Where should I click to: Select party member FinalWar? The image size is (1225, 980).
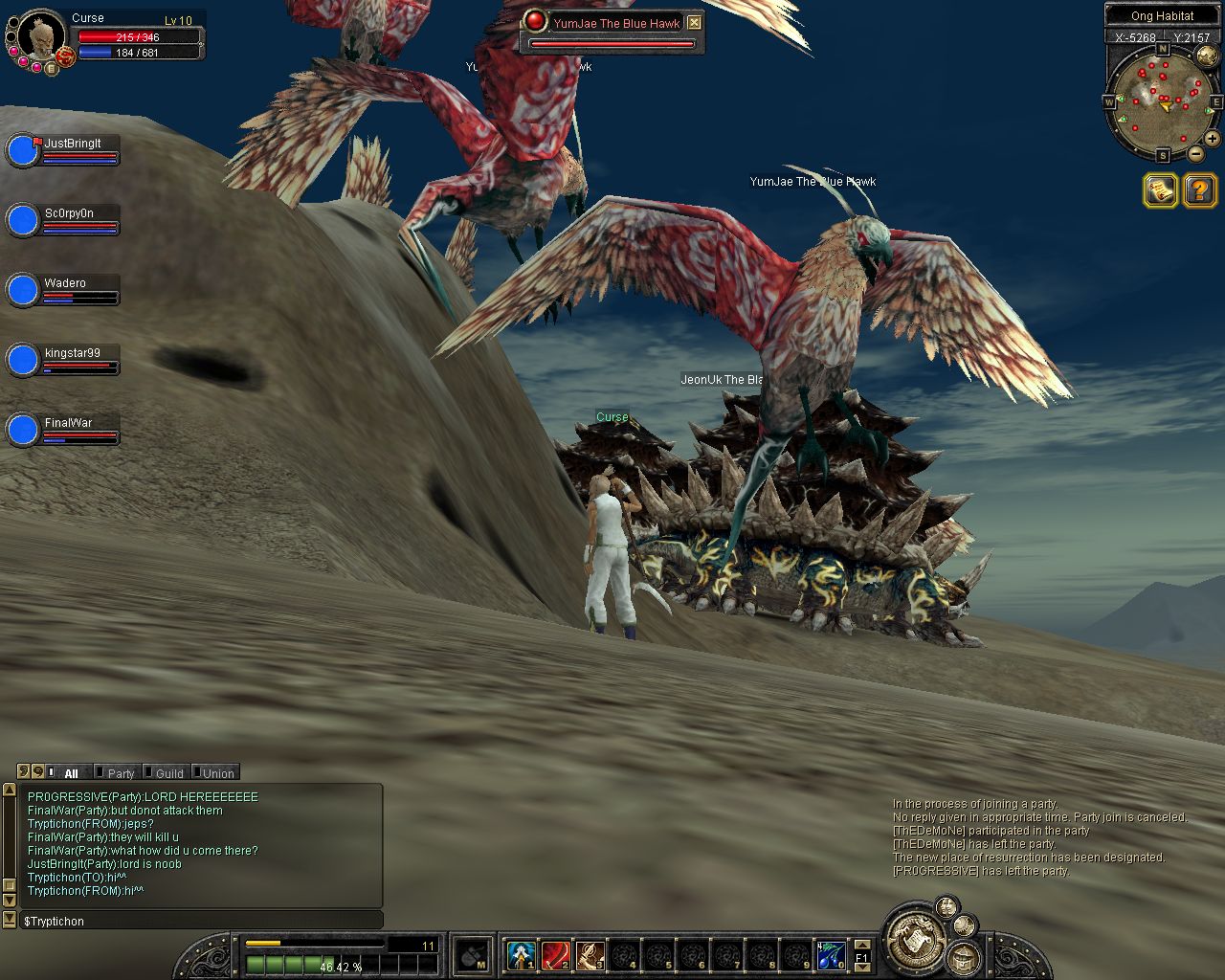click(22, 431)
